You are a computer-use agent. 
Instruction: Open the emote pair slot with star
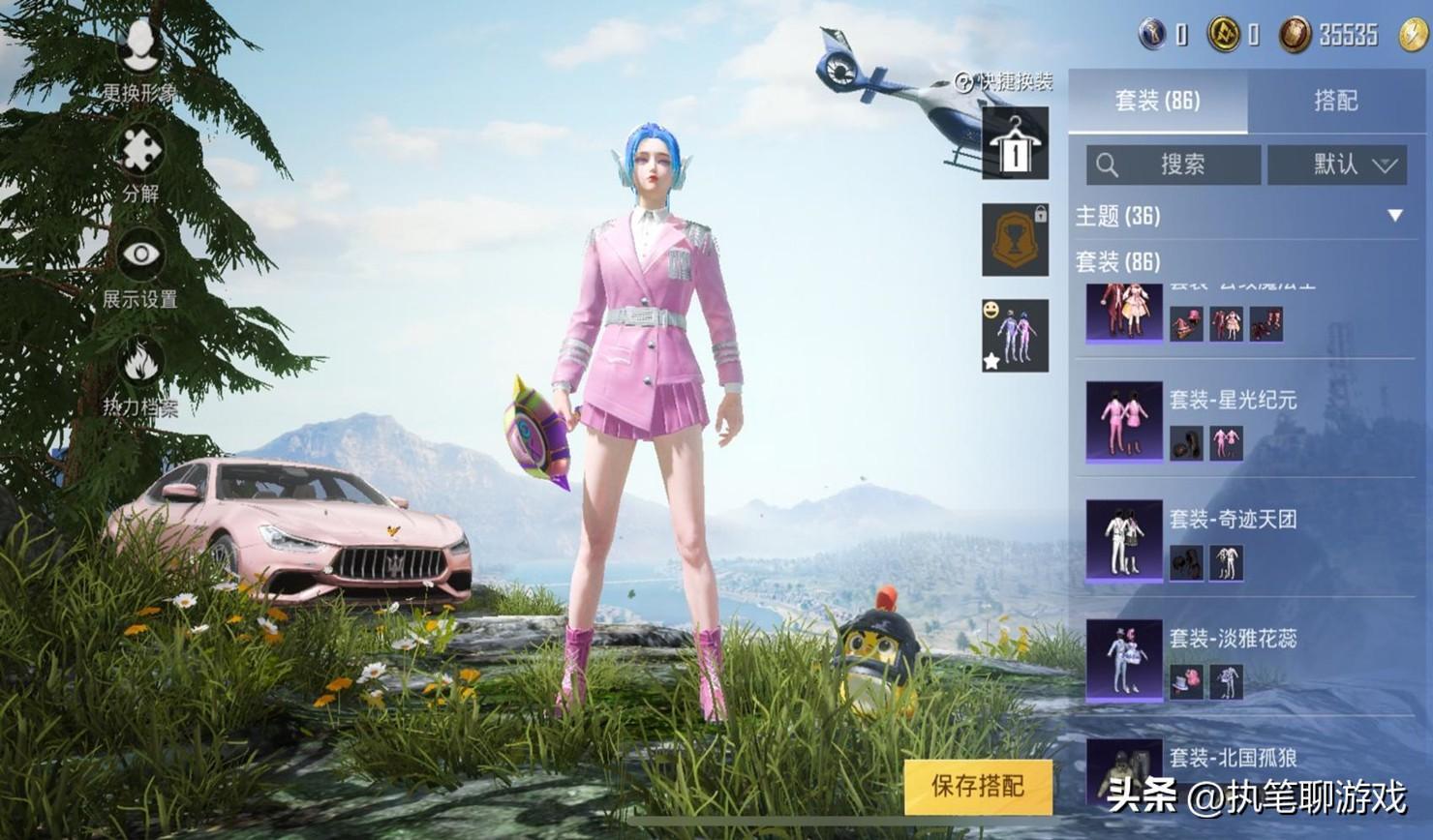click(x=1015, y=335)
